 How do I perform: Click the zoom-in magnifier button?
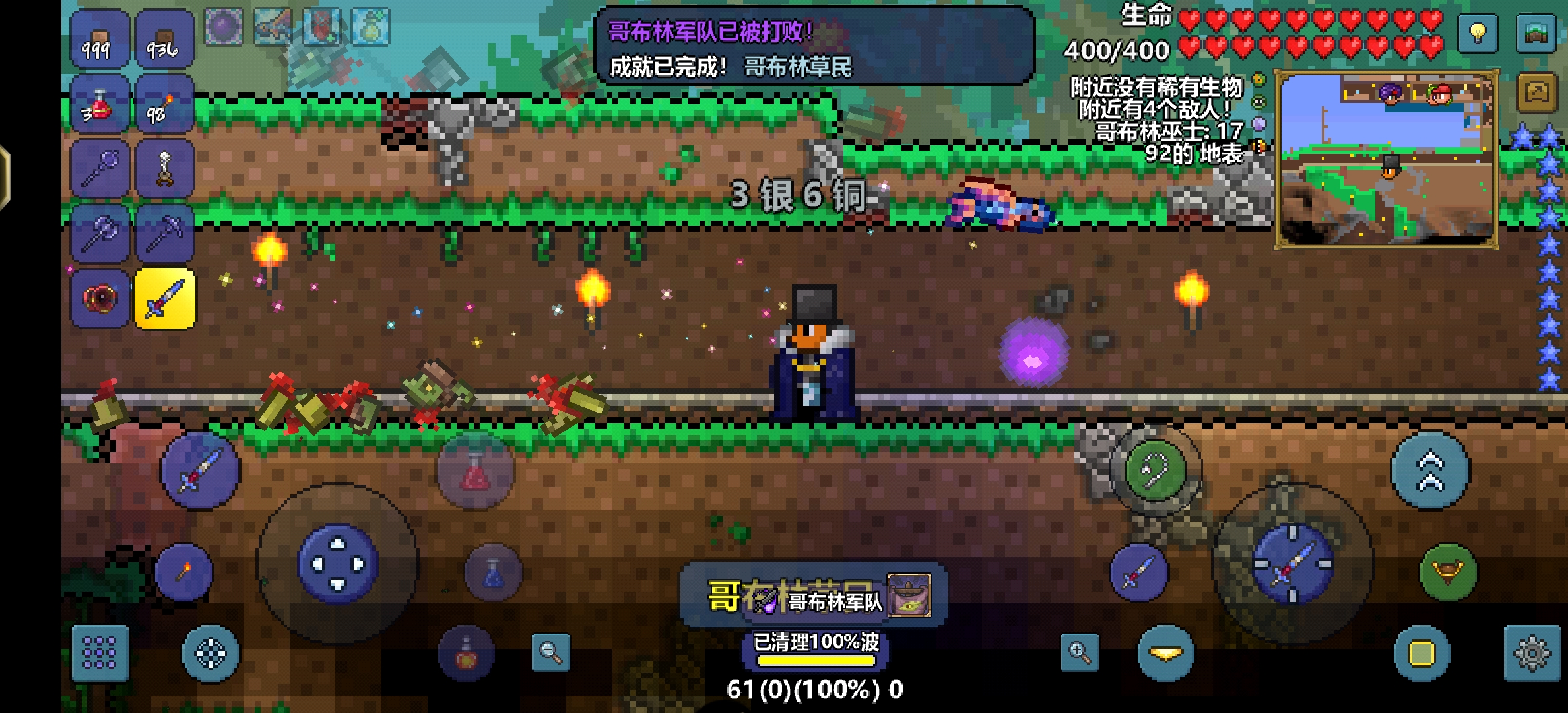[1080, 652]
